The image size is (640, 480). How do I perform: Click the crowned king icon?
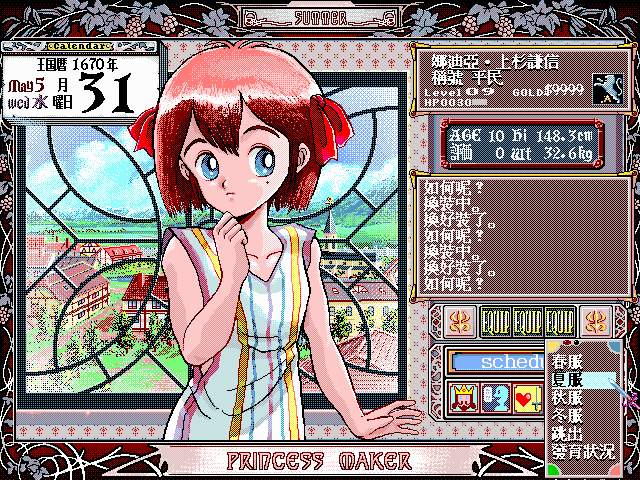pos(465,398)
